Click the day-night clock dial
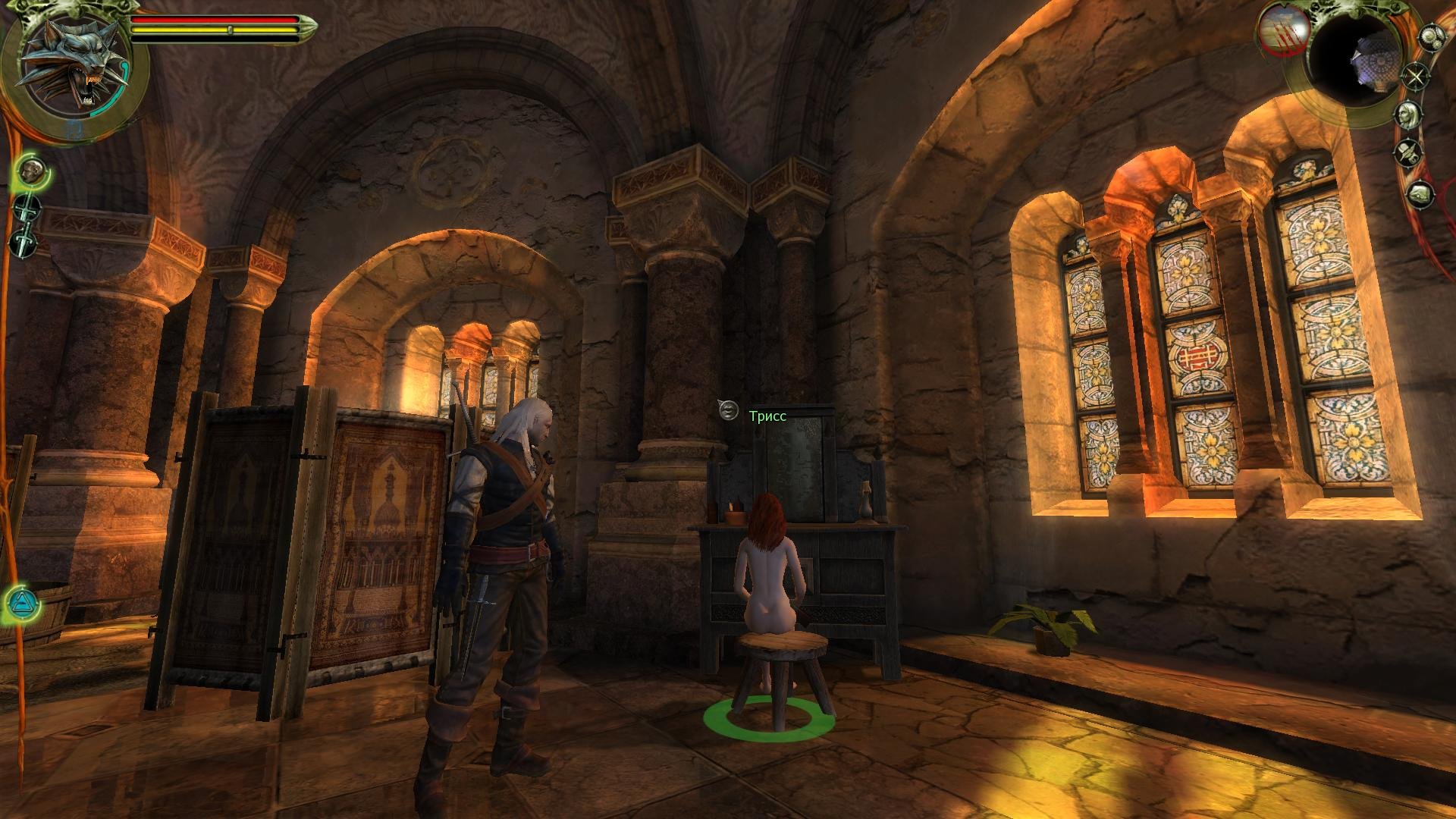The height and width of the screenshot is (819, 1456). point(1283,33)
